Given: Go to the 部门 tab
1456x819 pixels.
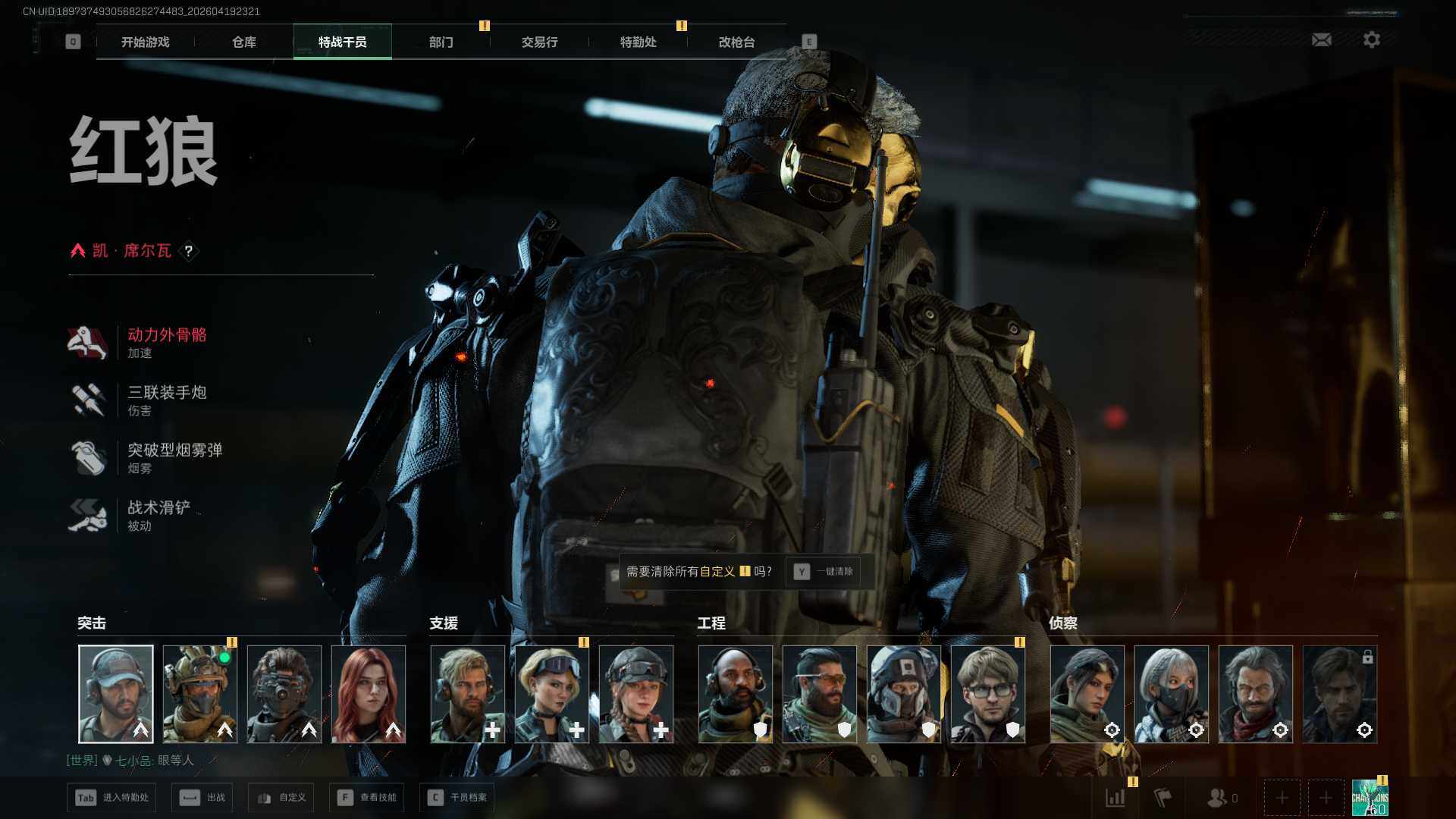Looking at the screenshot, I should tap(441, 42).
